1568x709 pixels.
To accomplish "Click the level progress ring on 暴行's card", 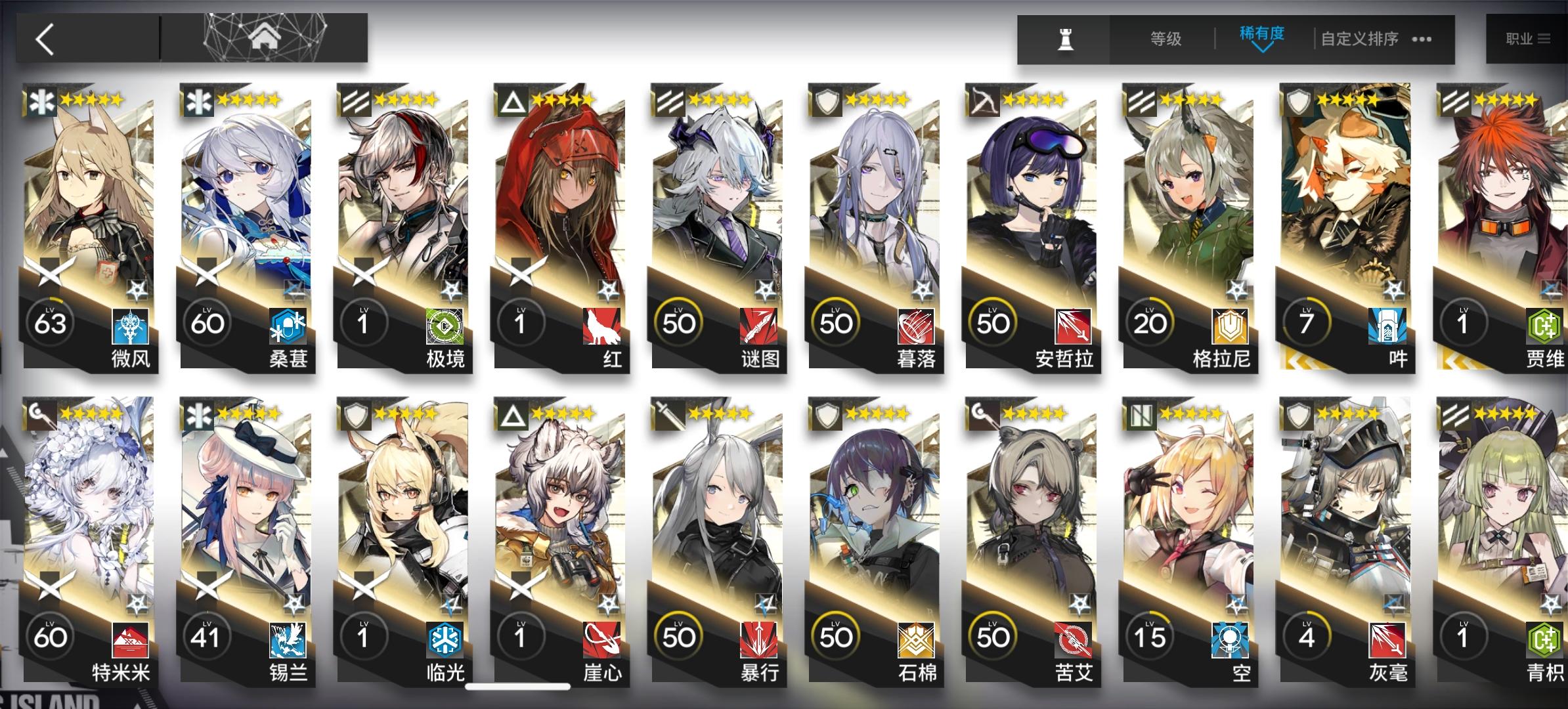I will [677, 635].
